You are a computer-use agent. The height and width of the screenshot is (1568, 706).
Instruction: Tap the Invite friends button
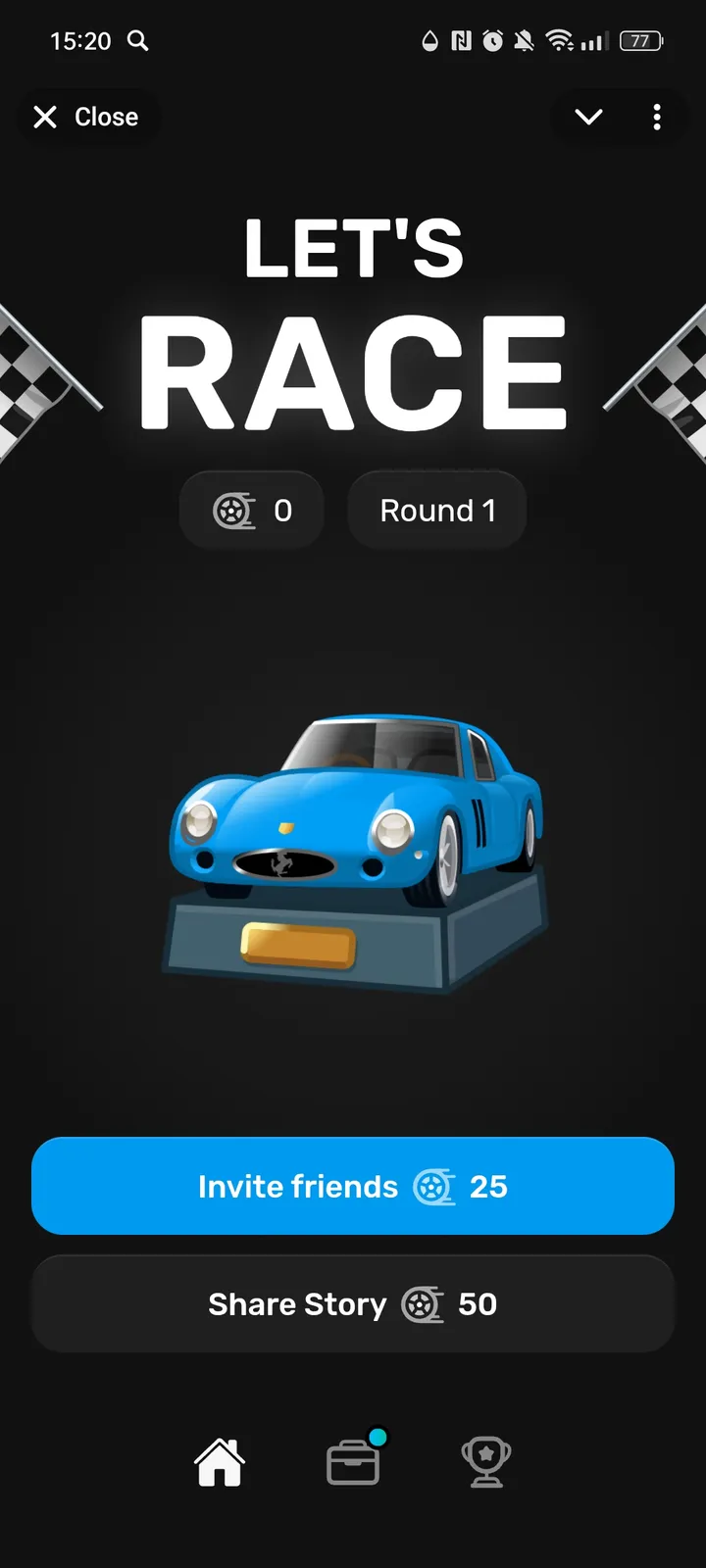(353, 1186)
